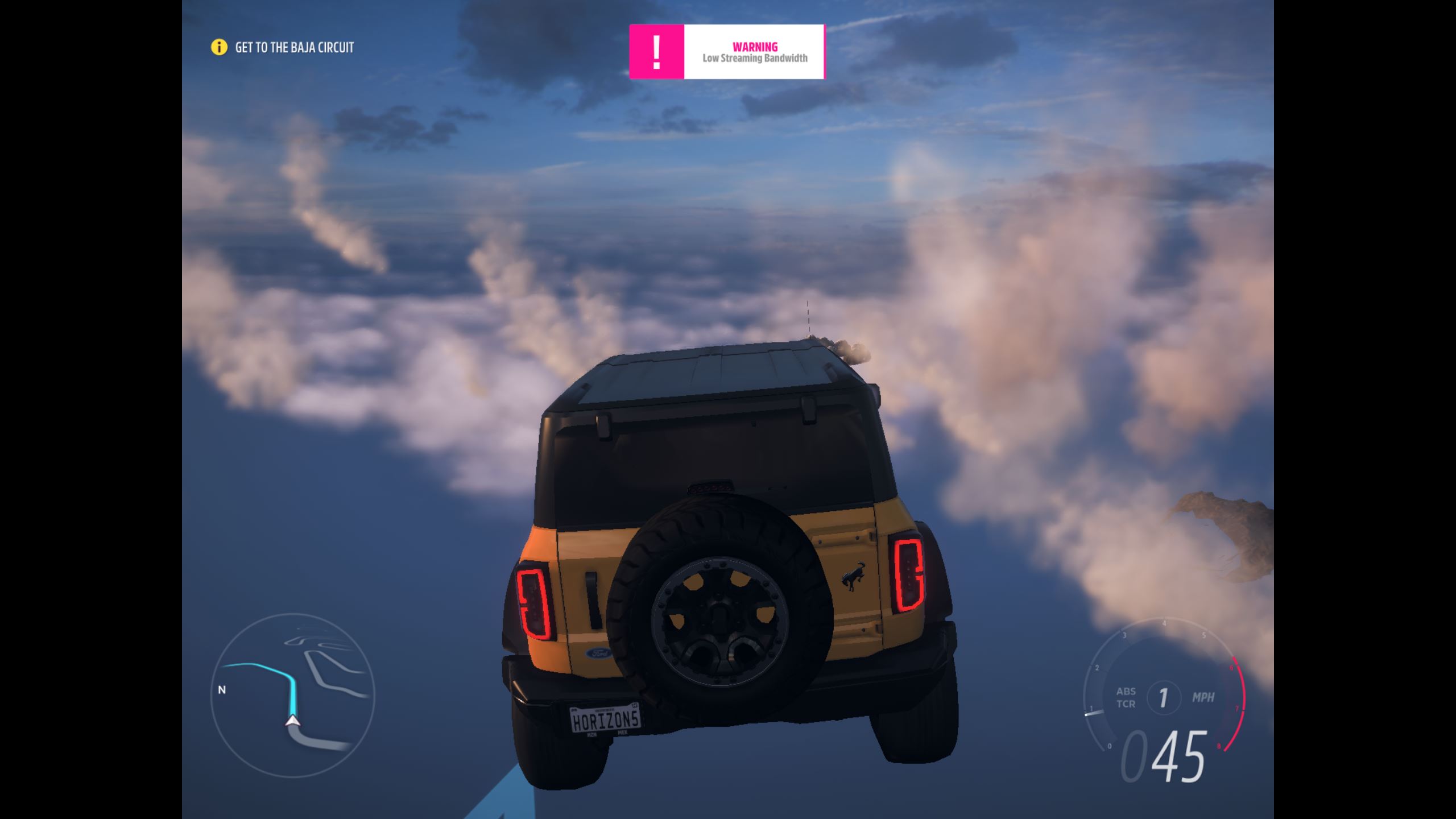Viewport: 1456px width, 819px height.
Task: Open the WARNING notification header
Action: coord(755,47)
